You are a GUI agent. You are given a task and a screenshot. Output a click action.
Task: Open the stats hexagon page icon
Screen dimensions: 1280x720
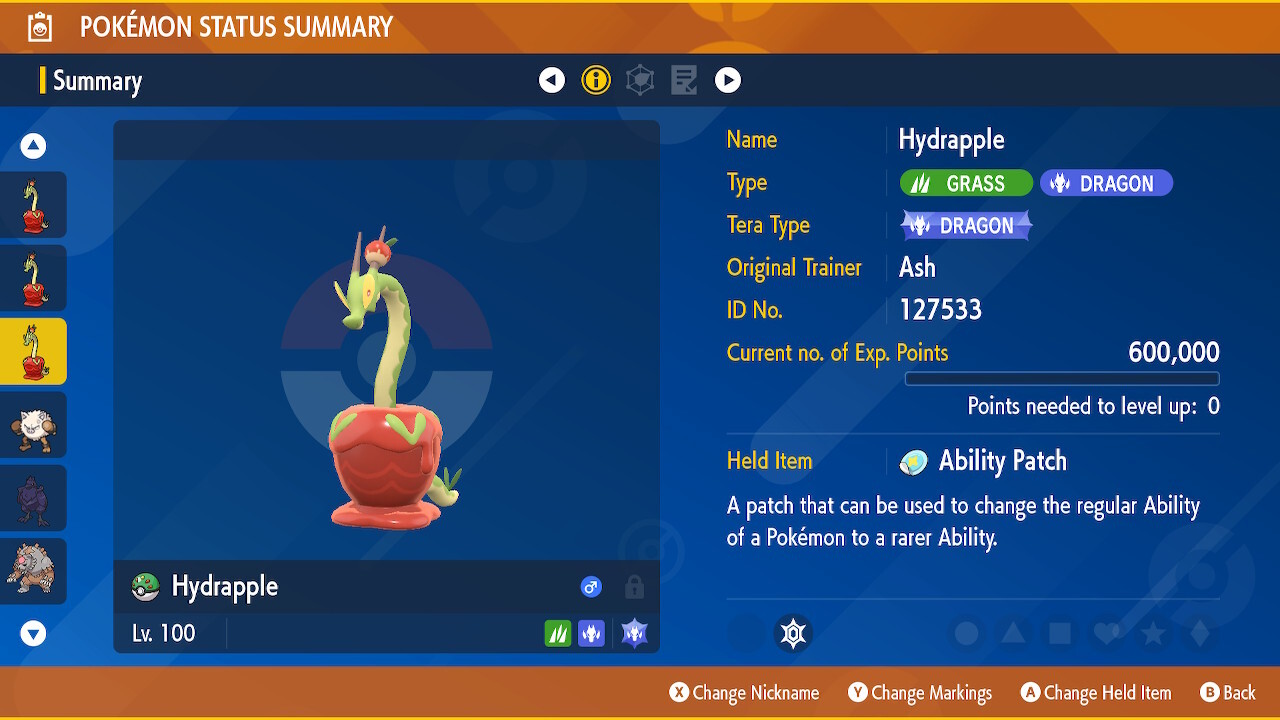(640, 80)
